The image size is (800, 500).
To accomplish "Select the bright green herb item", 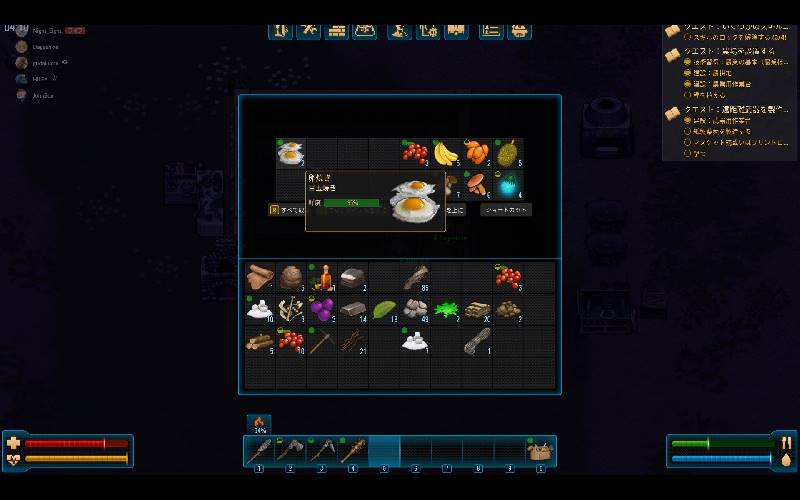I will (x=446, y=309).
